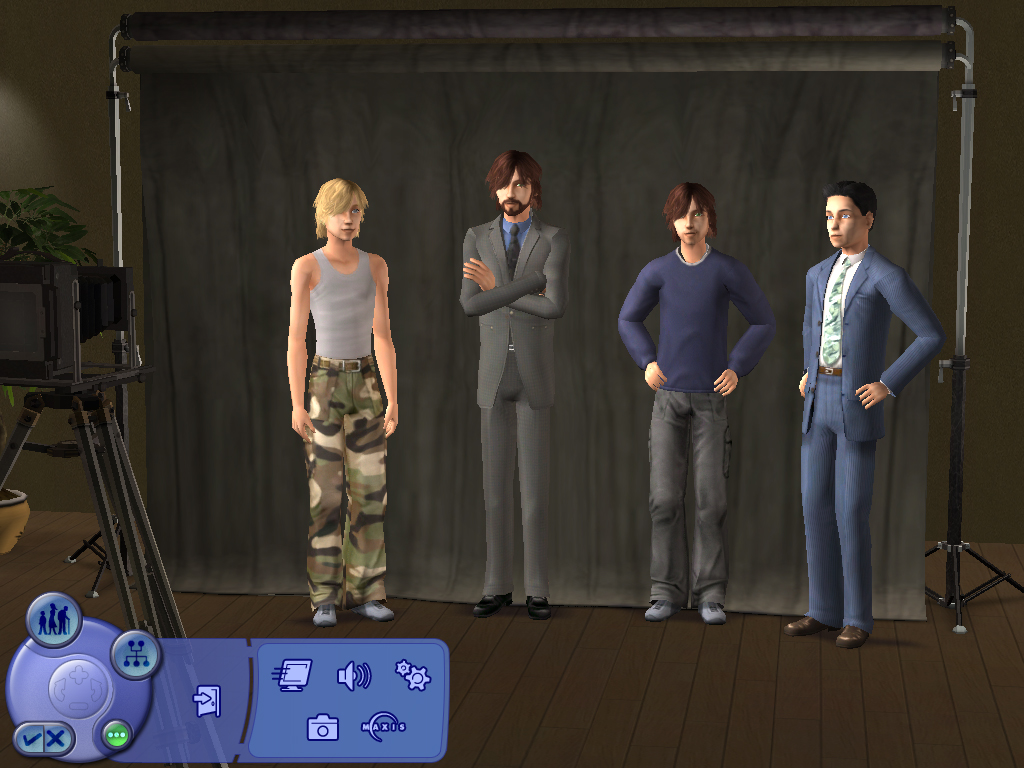Screen dimensions: 1024x768
Task: Open the family relationships tree panel
Action: (x=135, y=654)
